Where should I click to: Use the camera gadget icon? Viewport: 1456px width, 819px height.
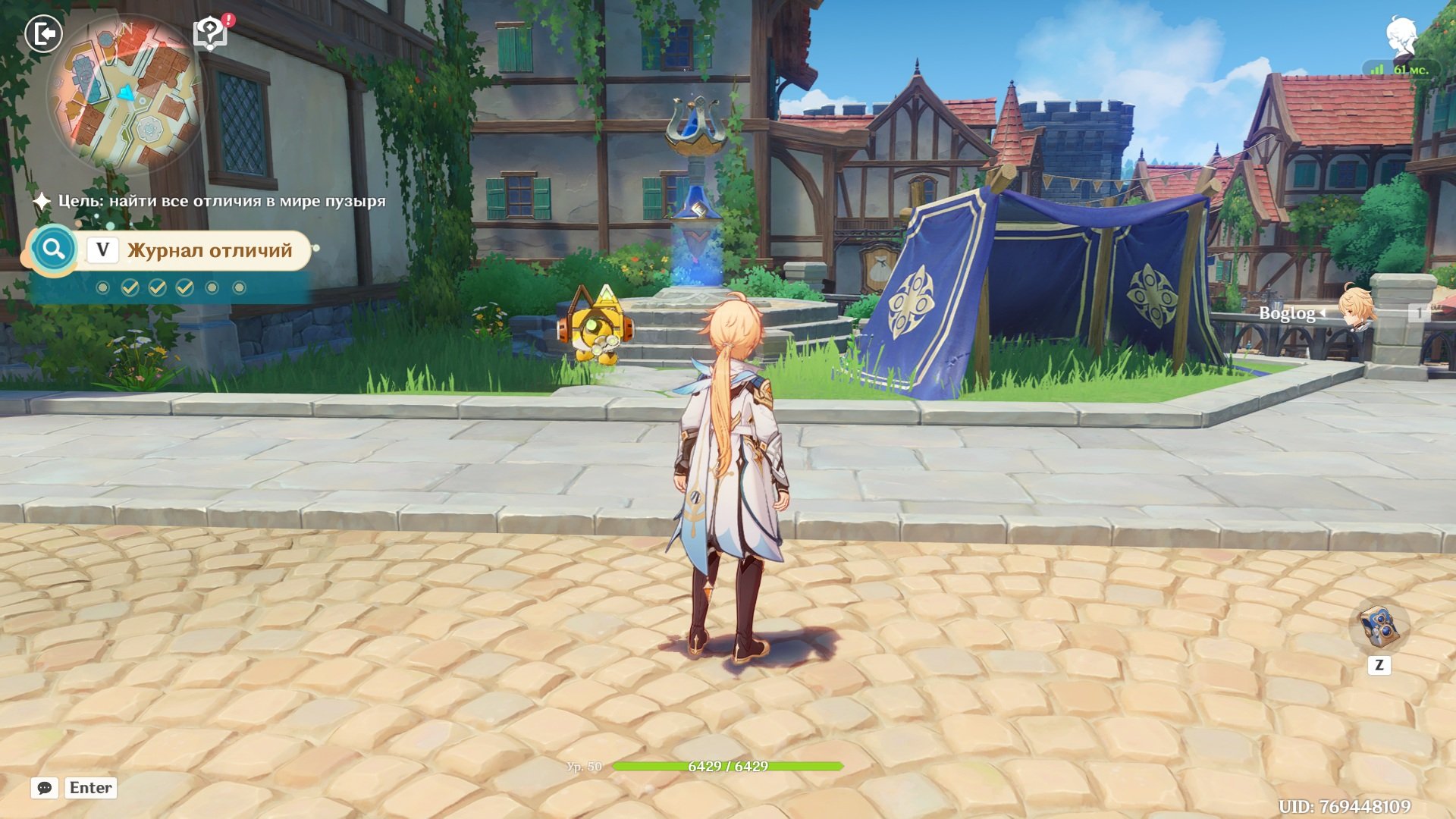click(1378, 626)
